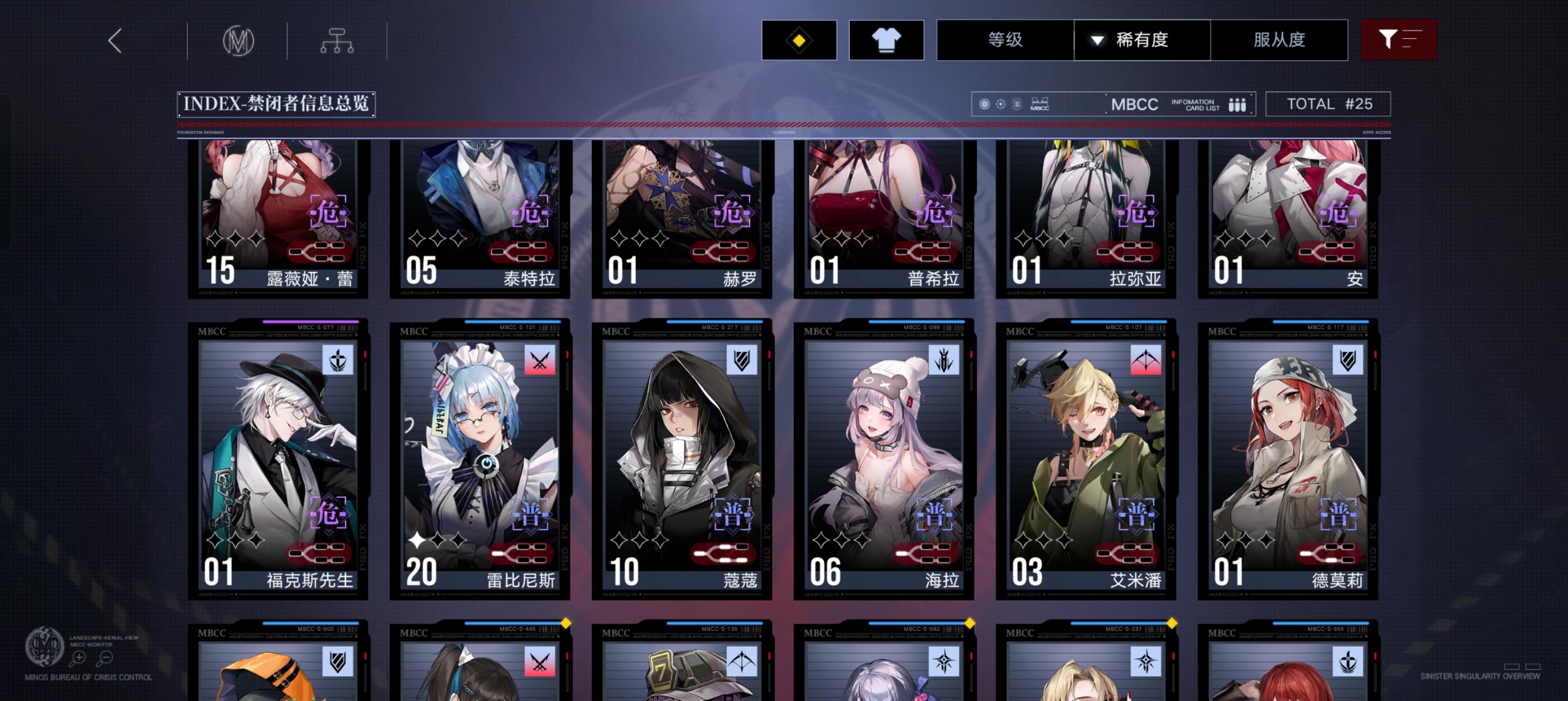
Task: Open the red filter panel
Action: click(x=1398, y=40)
